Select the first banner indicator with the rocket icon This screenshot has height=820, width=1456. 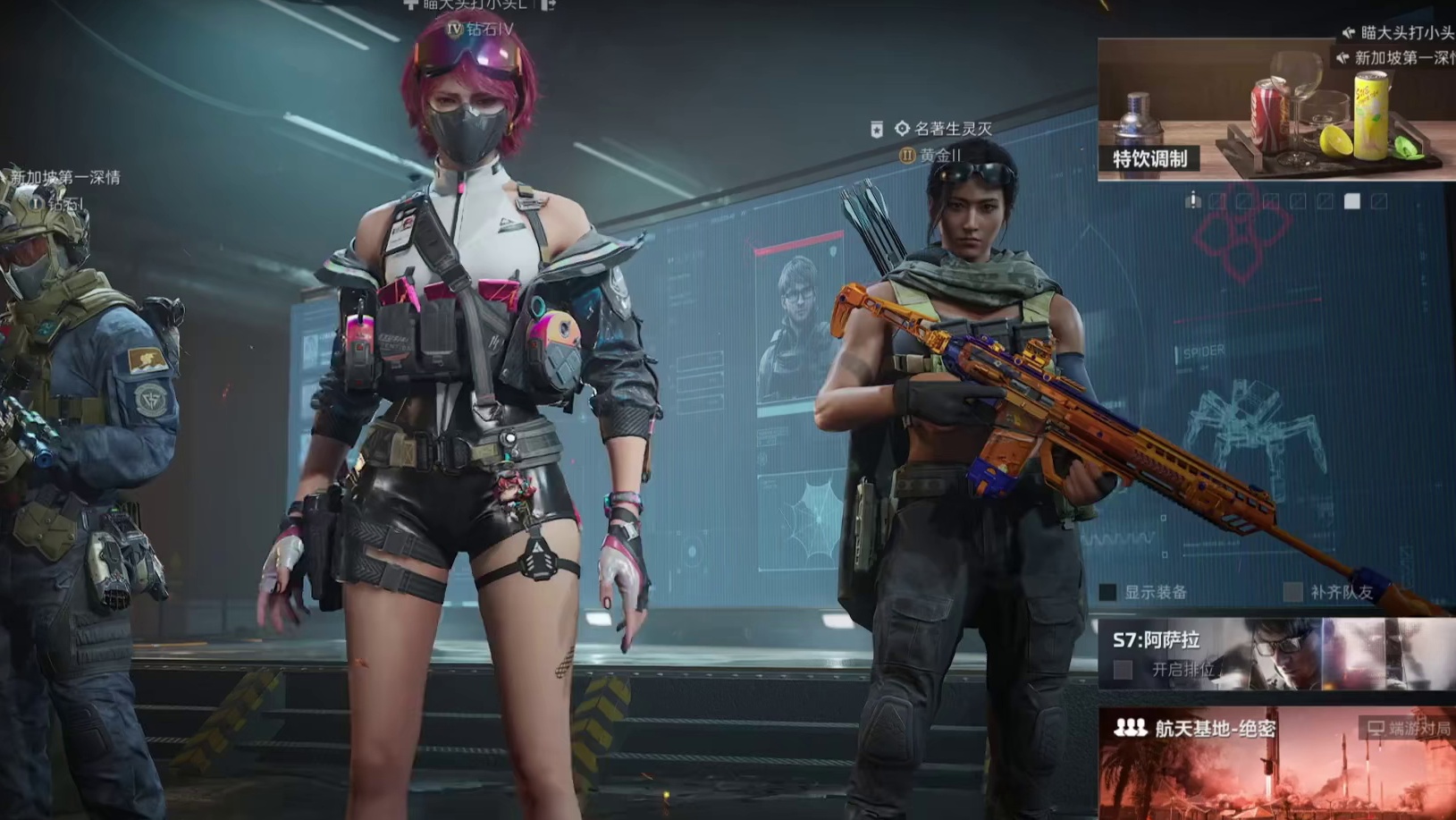pyautogui.click(x=1193, y=200)
